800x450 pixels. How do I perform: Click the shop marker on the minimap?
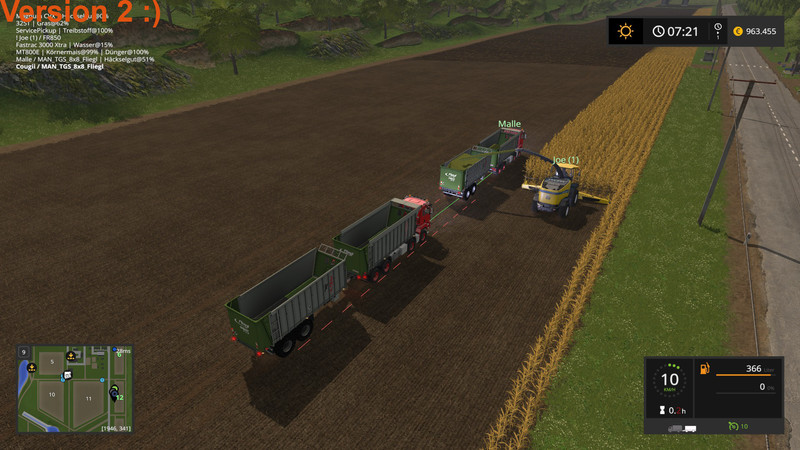click(x=66, y=375)
